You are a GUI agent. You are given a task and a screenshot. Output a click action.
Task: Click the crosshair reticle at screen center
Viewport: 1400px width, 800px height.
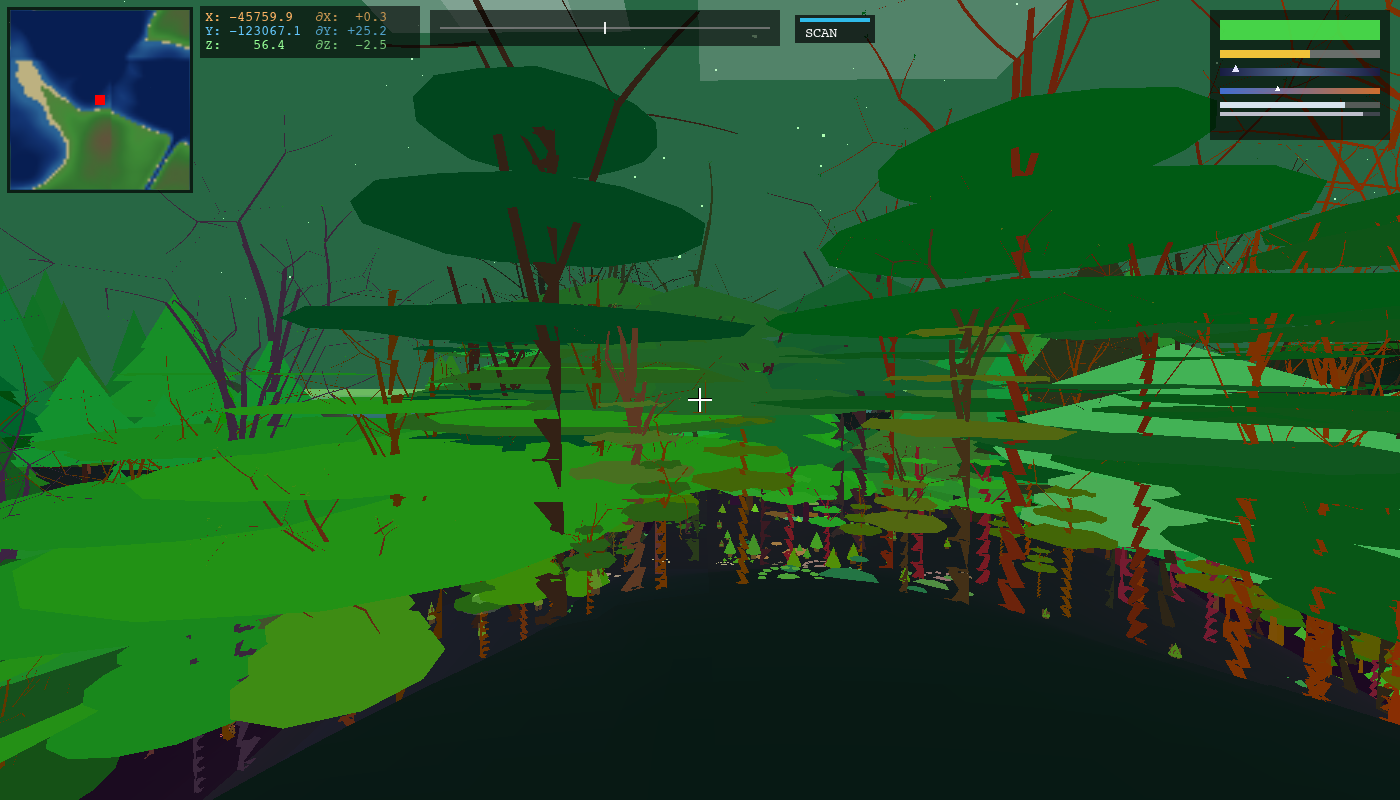coord(700,400)
